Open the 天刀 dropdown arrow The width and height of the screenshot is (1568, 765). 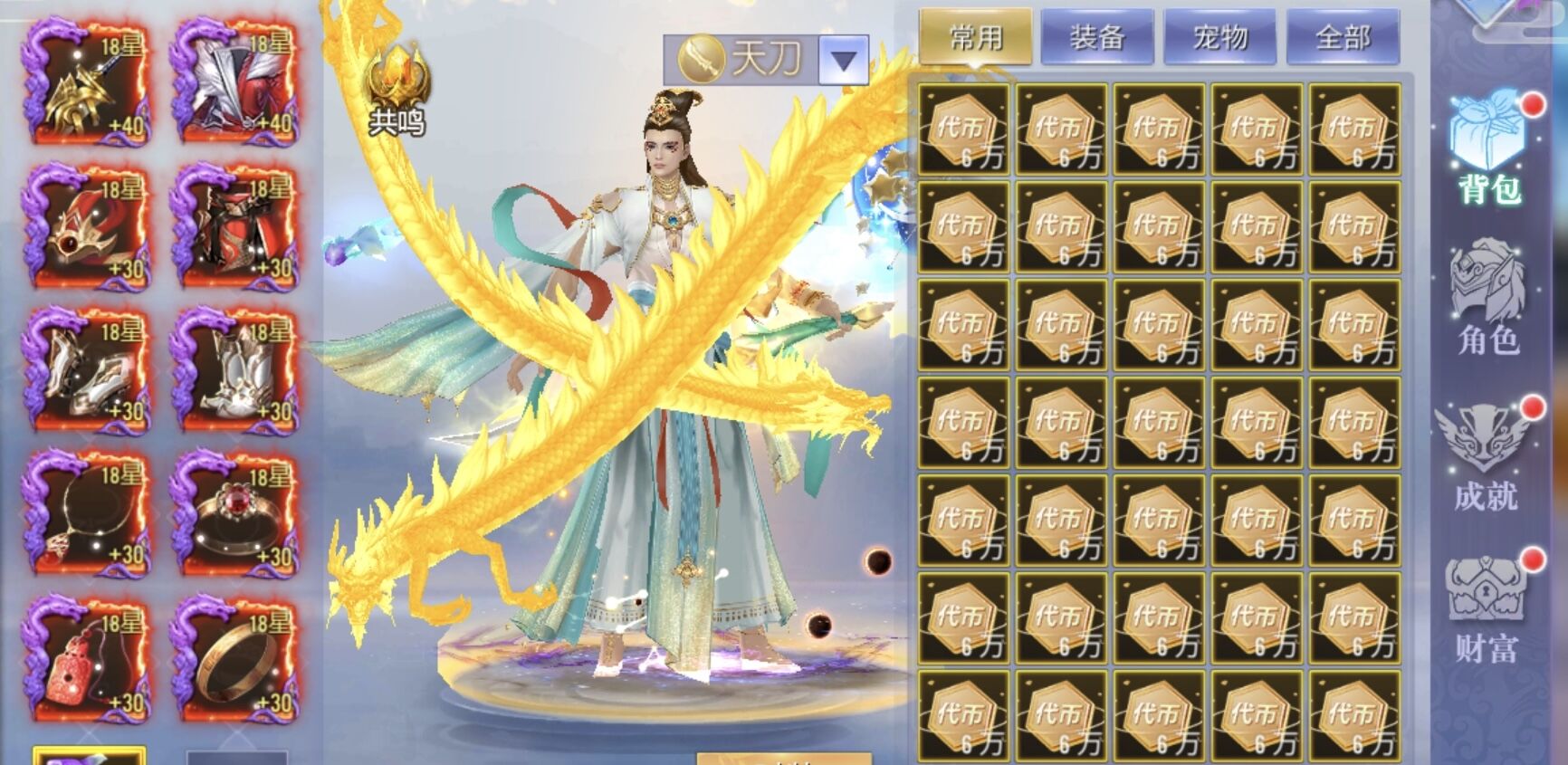pyautogui.click(x=843, y=61)
